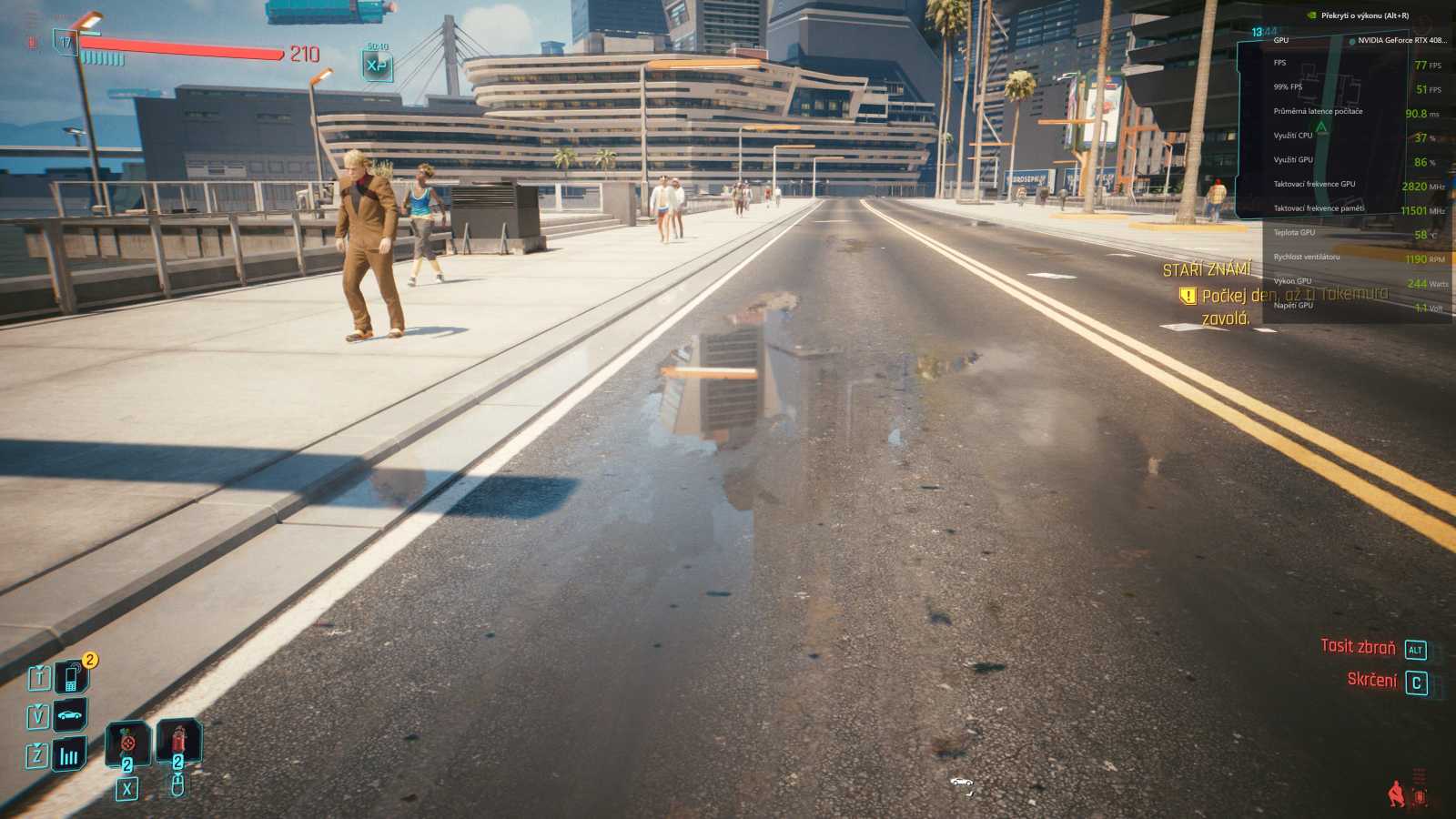The image size is (1456, 819).
Task: Select the GPU row in the performance overlay
Action: (1281, 40)
